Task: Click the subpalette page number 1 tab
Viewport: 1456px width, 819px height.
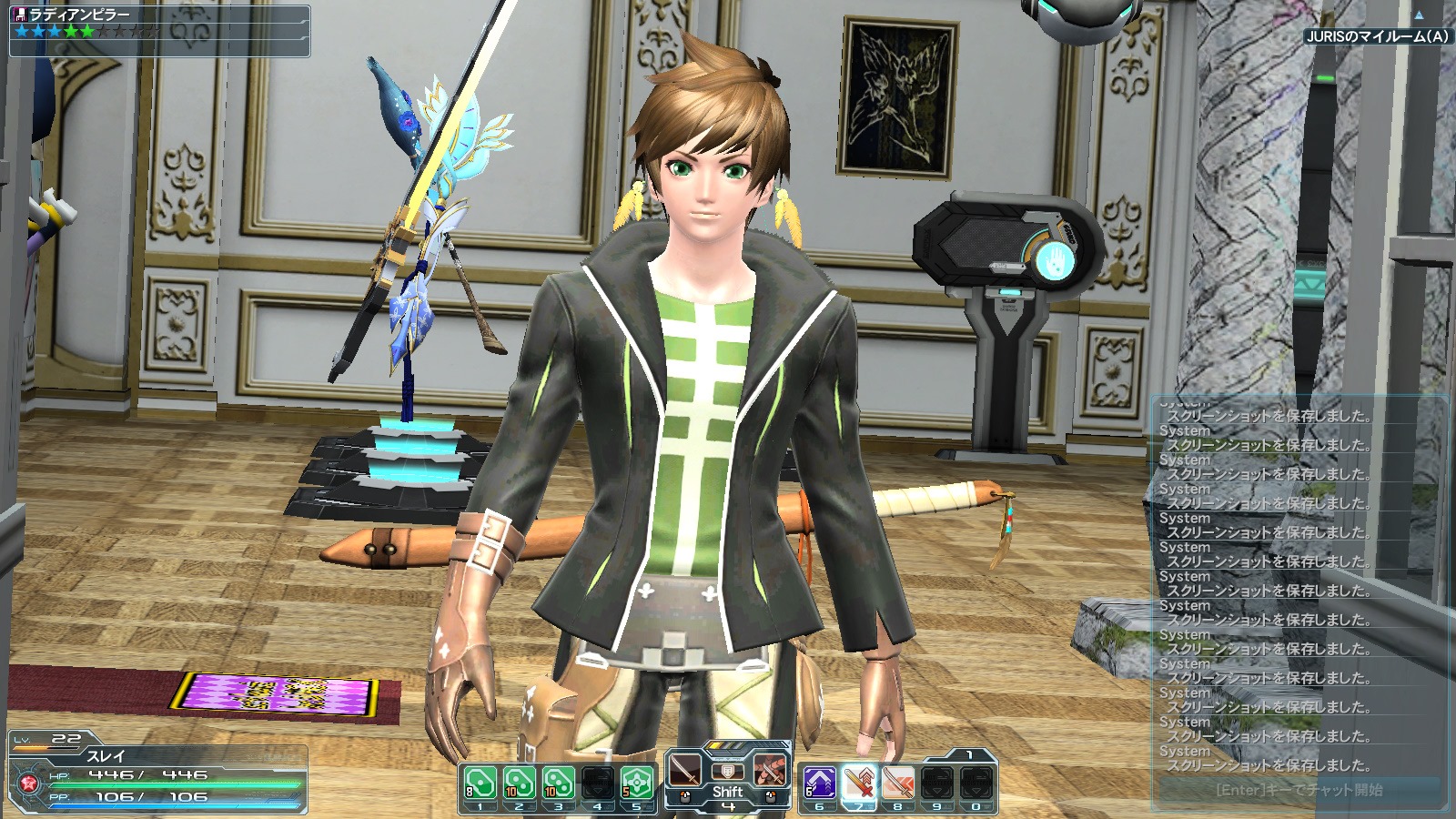Action: [968, 754]
